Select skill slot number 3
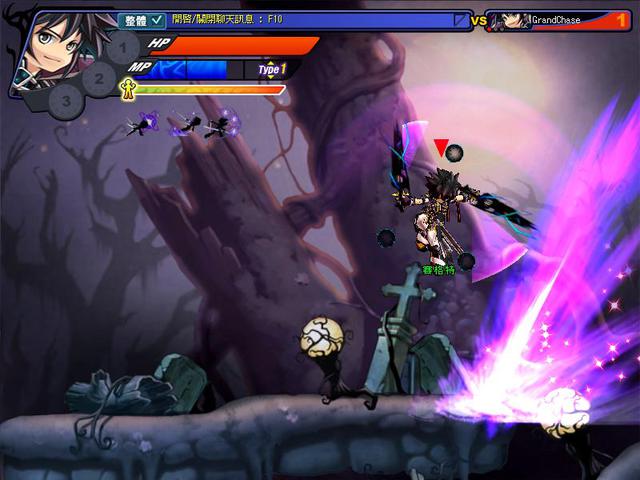This screenshot has height=480, width=640. [x=65, y=100]
